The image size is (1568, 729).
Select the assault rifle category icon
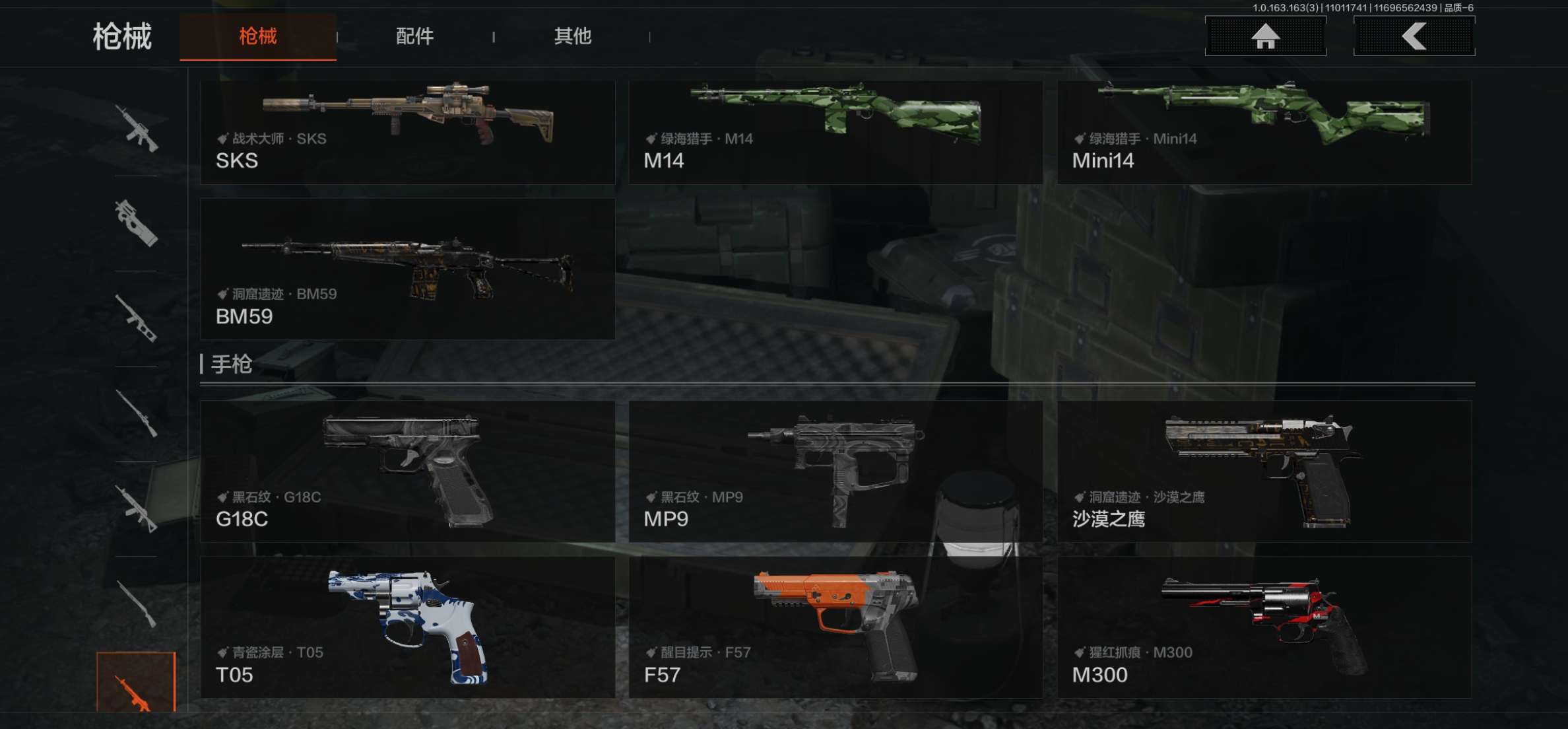click(137, 128)
